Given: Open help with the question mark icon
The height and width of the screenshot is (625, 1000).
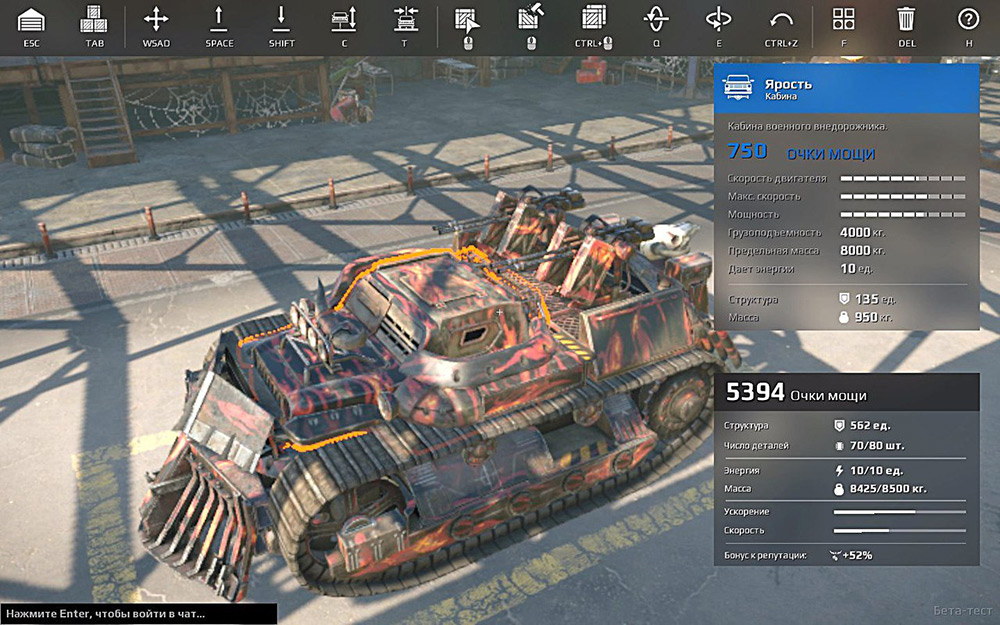Looking at the screenshot, I should coord(968,19).
